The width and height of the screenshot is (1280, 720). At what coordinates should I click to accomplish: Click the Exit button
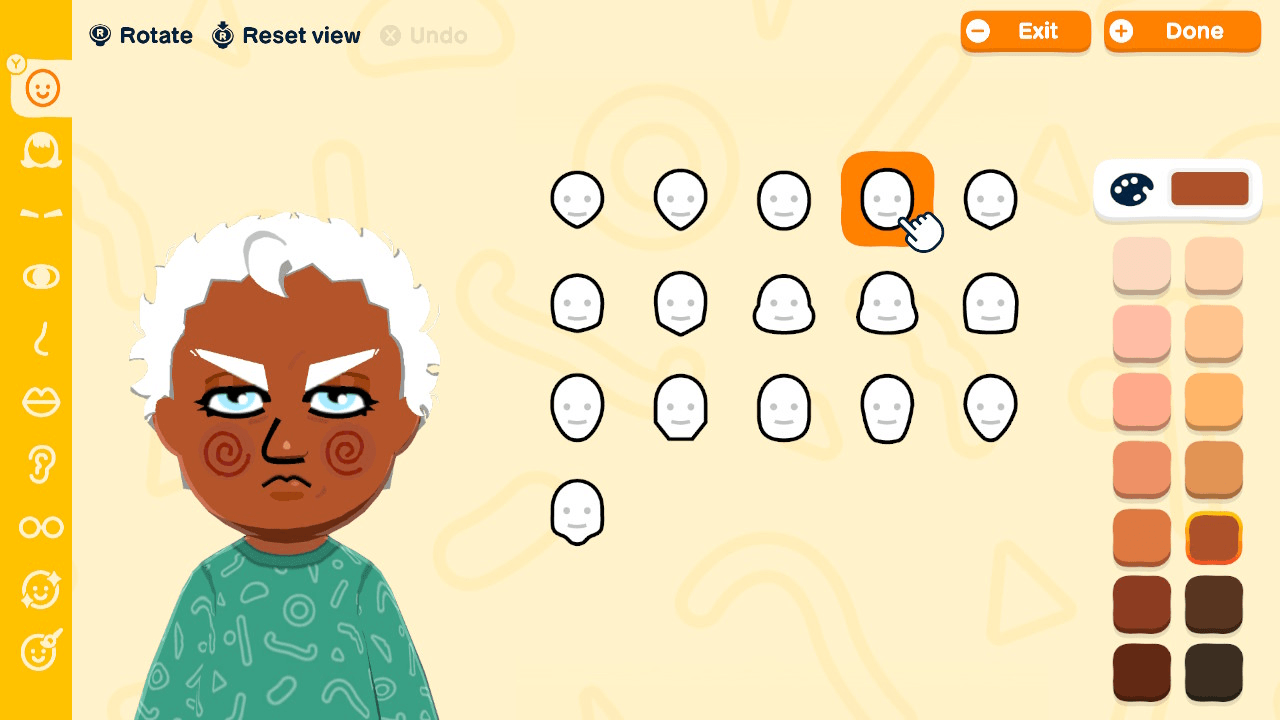pyautogui.click(x=1026, y=31)
